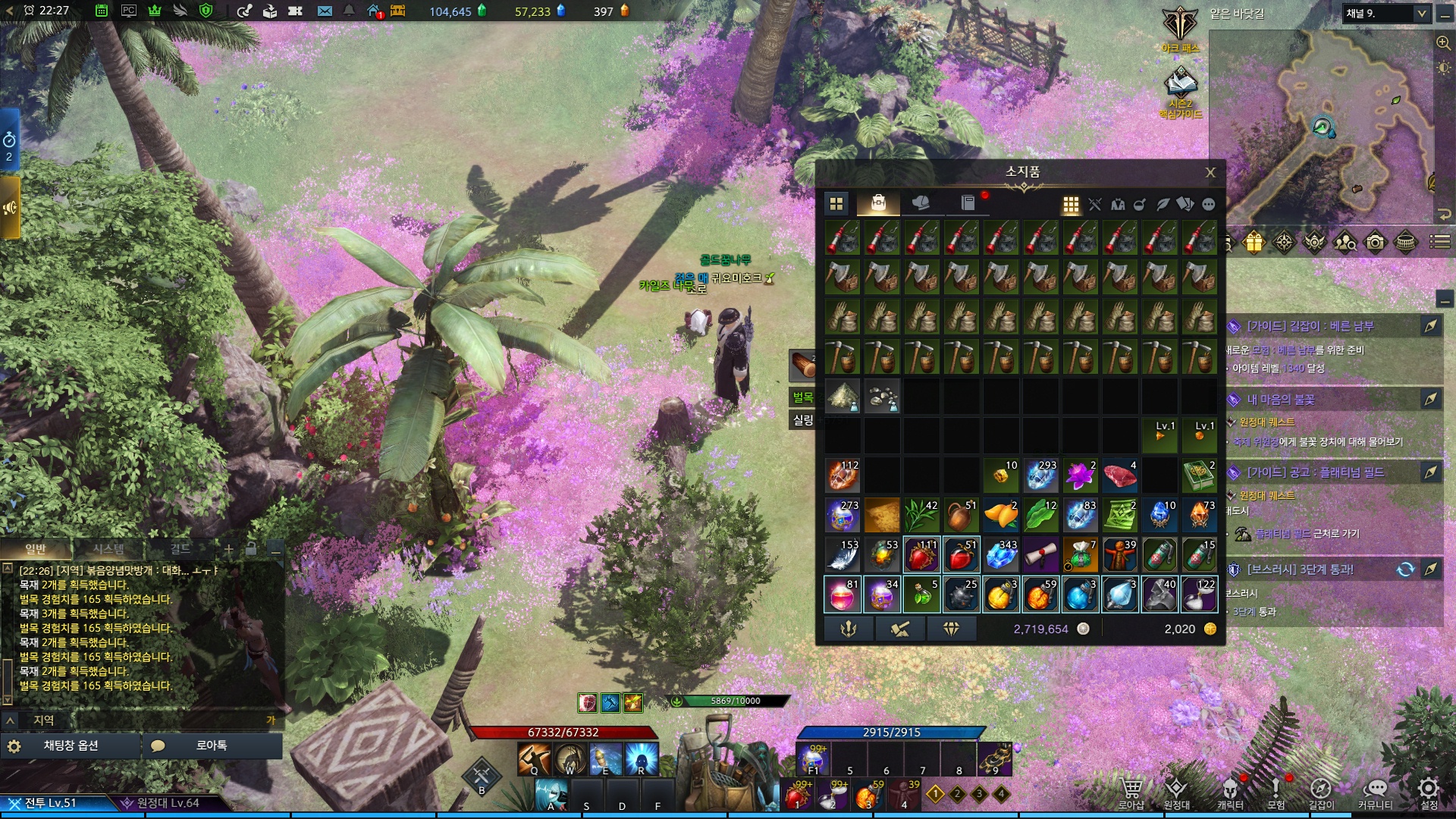Open the 채널 9 channel dropdown

point(1422,14)
